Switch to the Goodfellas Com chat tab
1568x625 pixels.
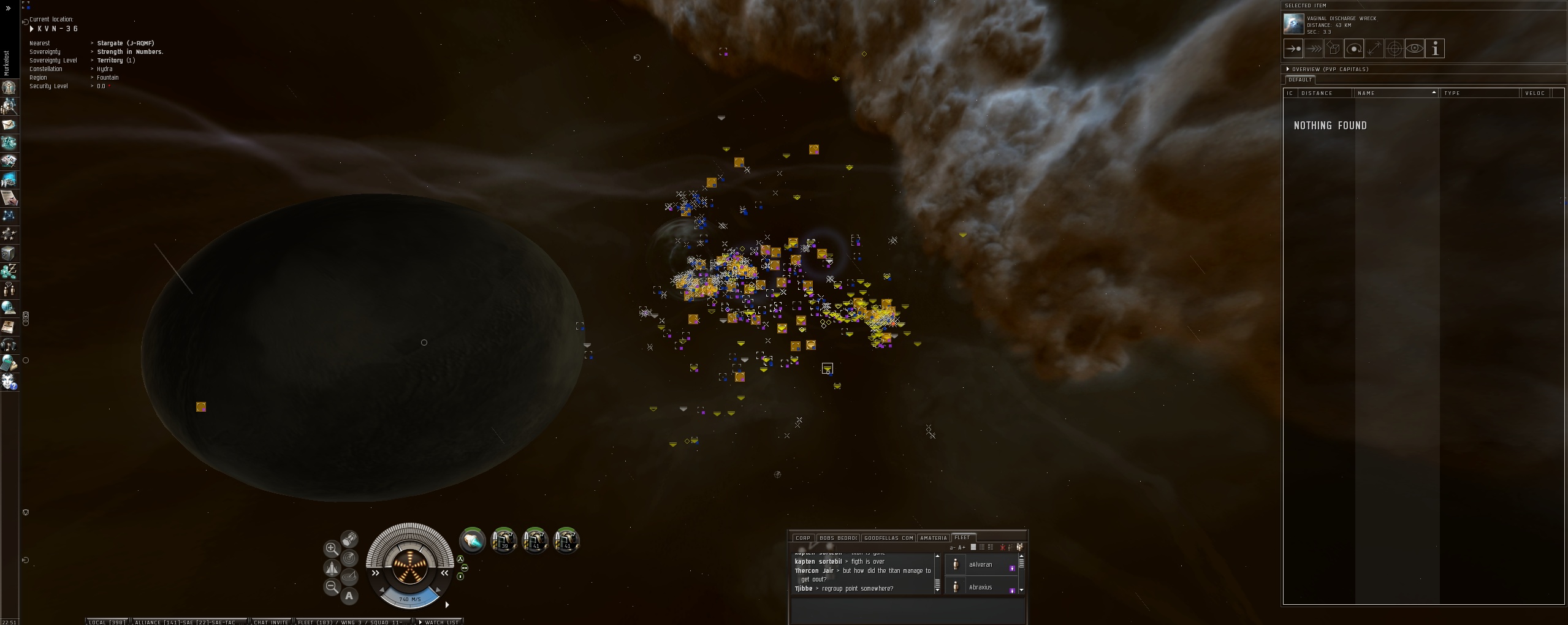[x=888, y=538]
